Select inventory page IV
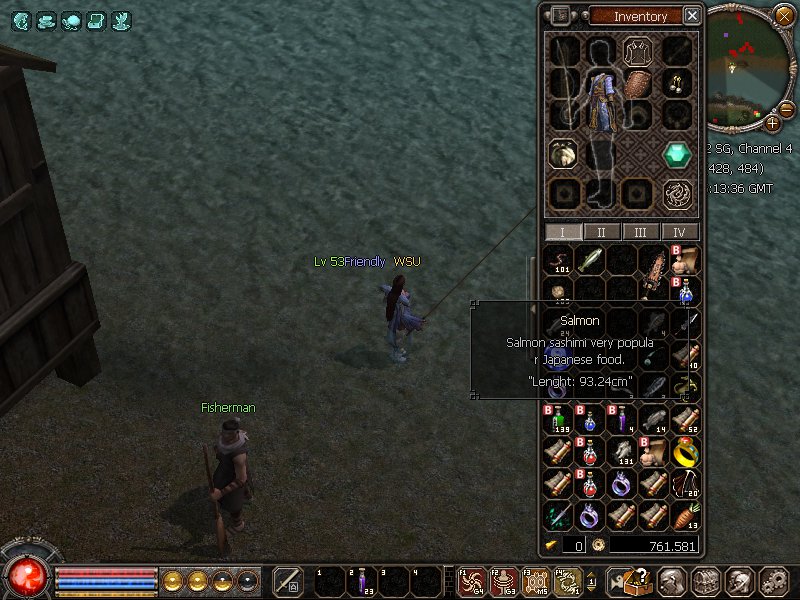The image size is (800, 600). coord(680,232)
